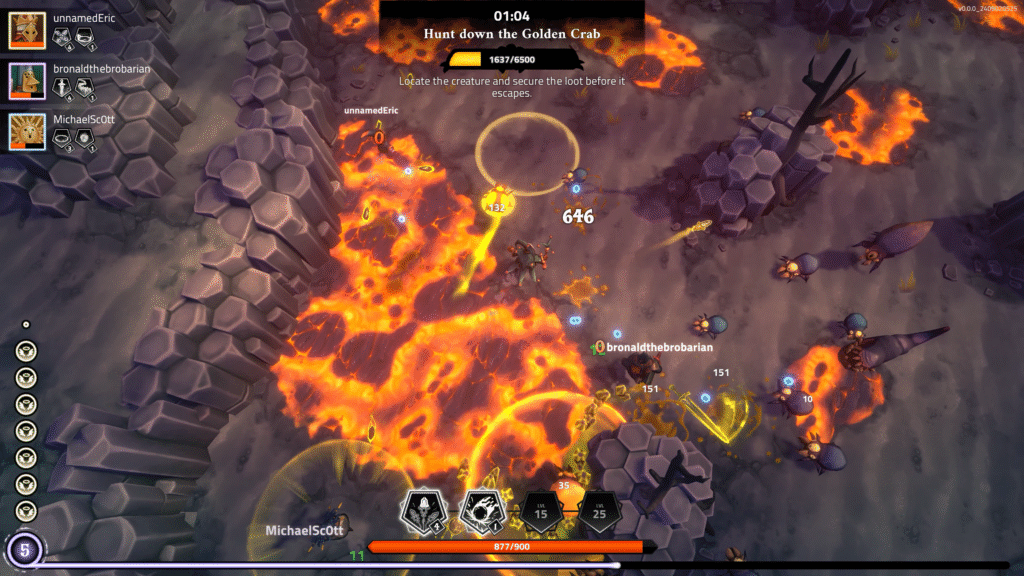This screenshot has width=1024, height=576.
Task: Select unnamedEric's crowned portrait
Action: pyautogui.click(x=27, y=31)
